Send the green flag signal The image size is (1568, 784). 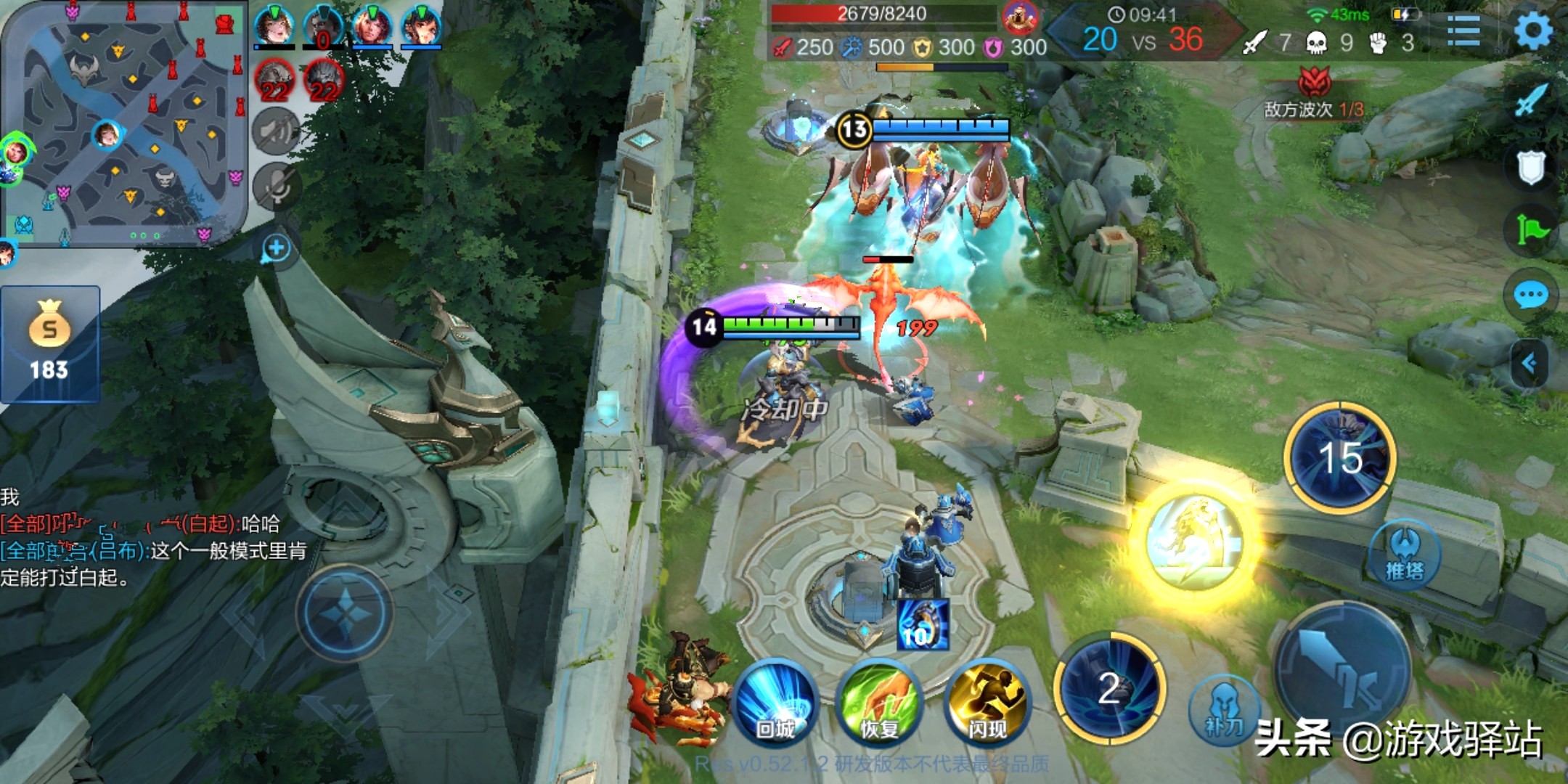(1531, 231)
